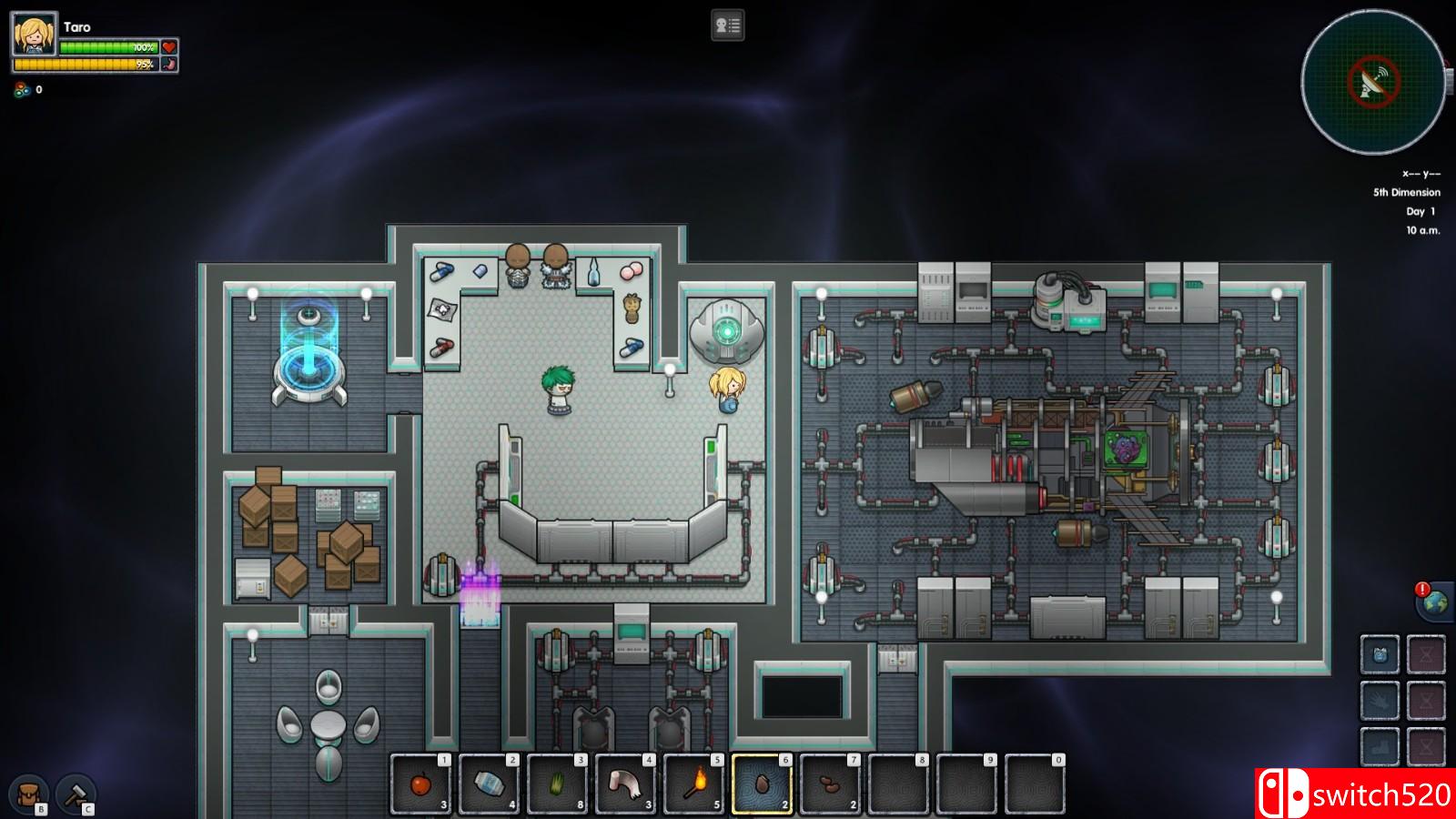The height and width of the screenshot is (819, 1456).
Task: Click Taro's character portrait
Action: click(35, 35)
